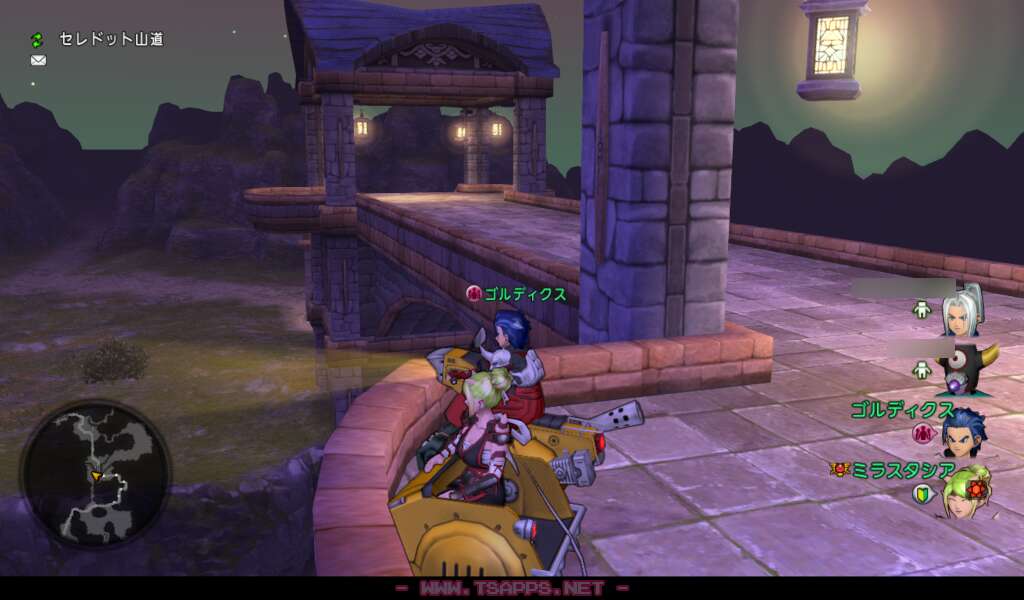
Task: Open the circular minimap
Action: tap(95, 473)
